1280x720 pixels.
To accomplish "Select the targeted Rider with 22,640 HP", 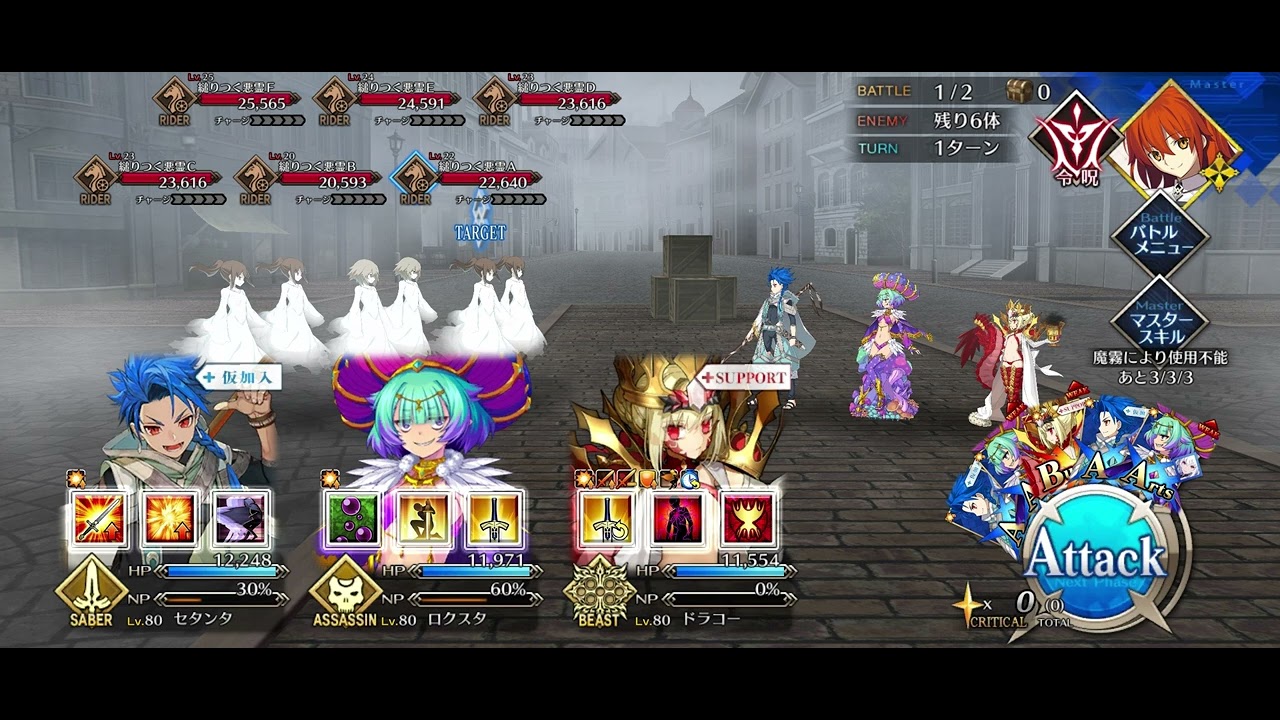I will click(470, 182).
